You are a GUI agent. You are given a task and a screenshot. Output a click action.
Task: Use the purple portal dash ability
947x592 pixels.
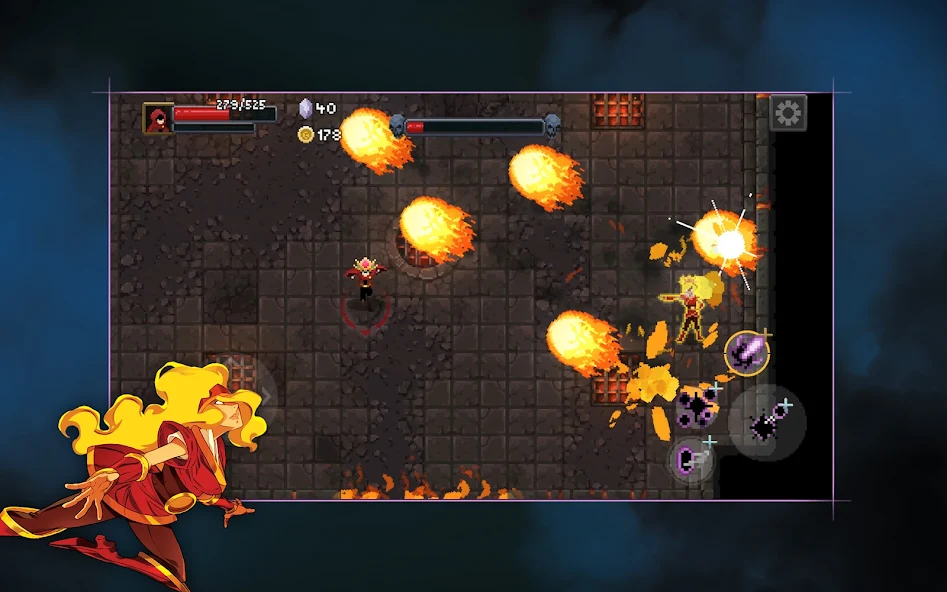coord(693,461)
